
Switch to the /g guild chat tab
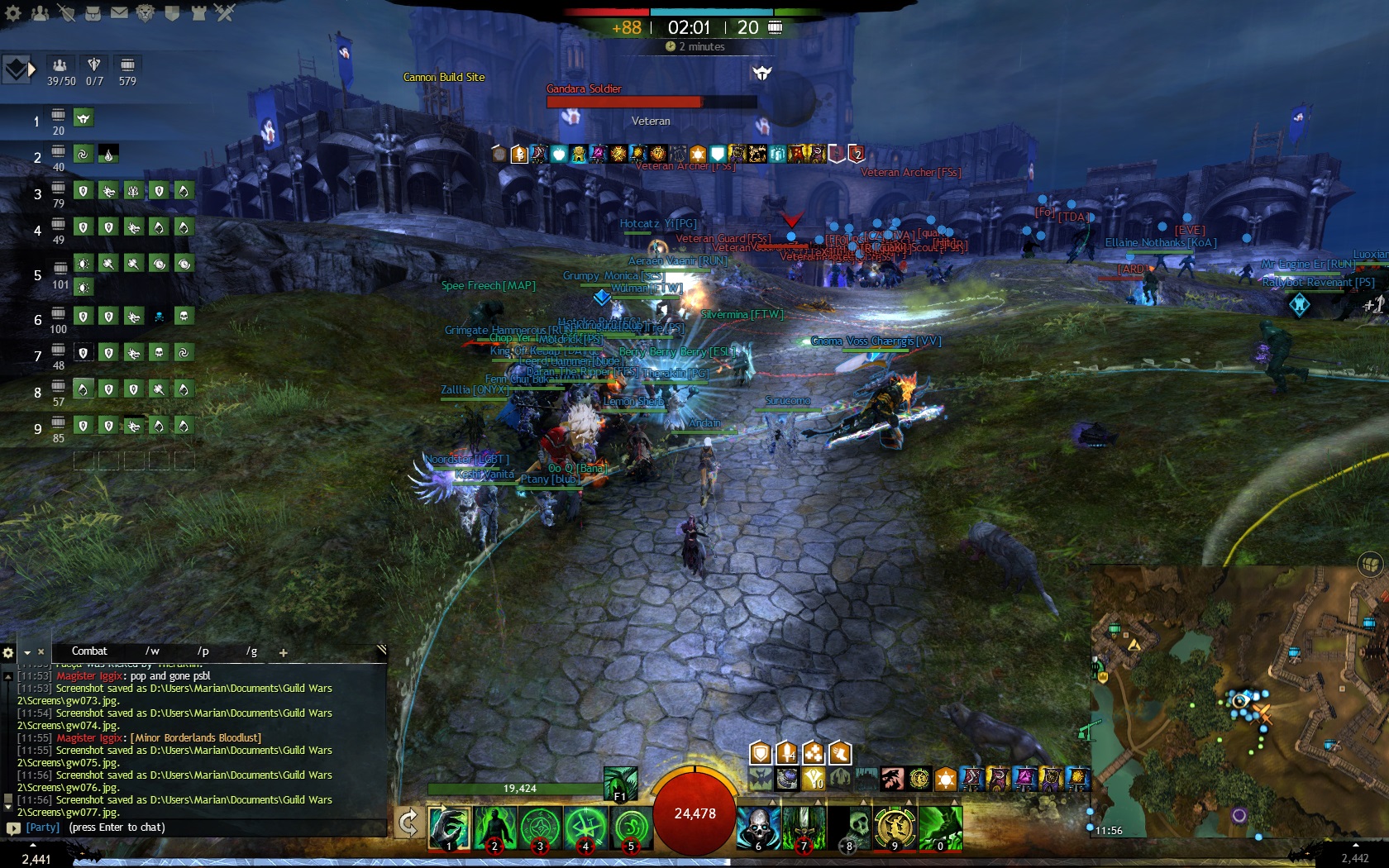(251, 651)
